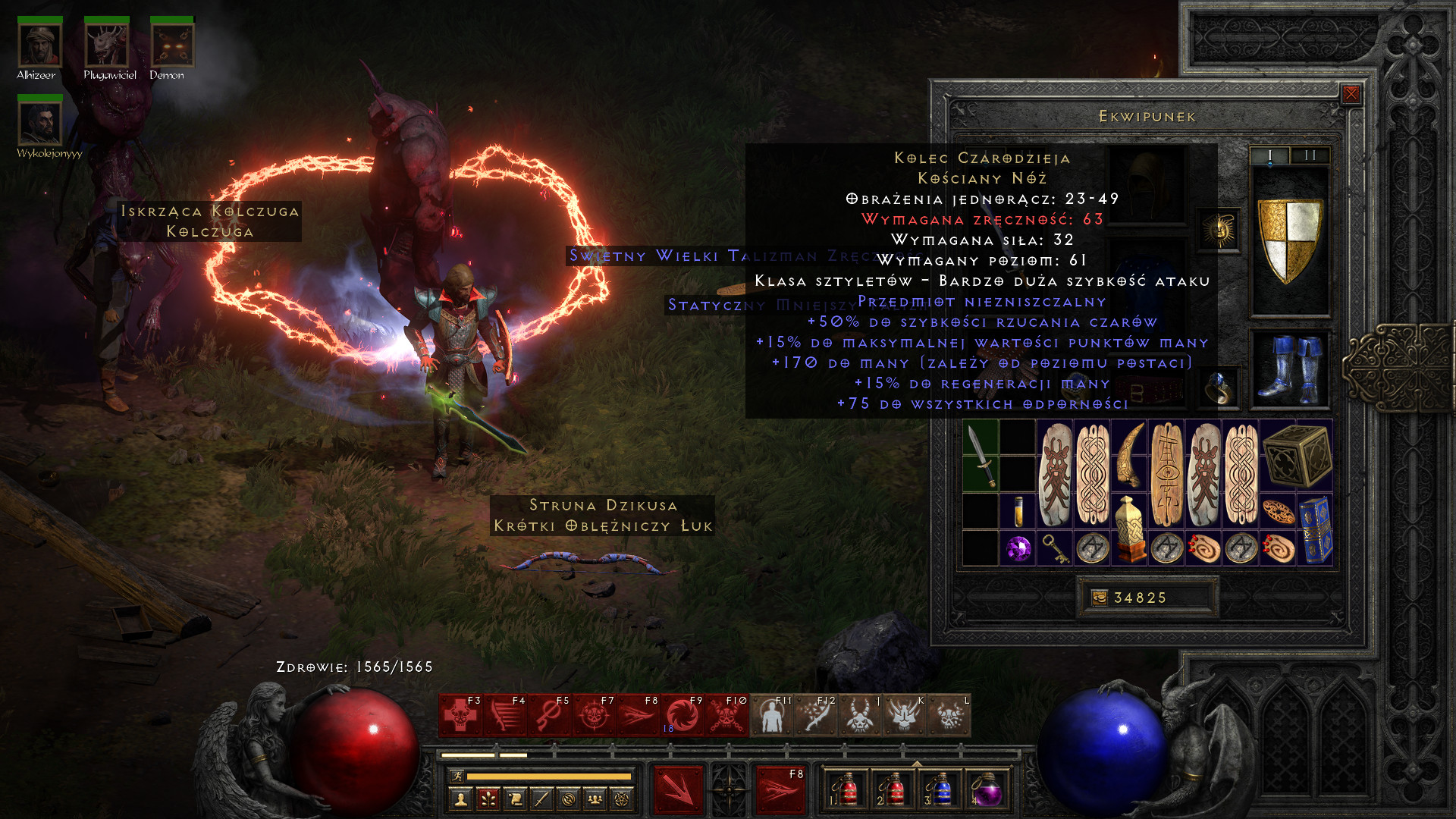Image resolution: width=1456 pixels, height=819 pixels.
Task: Open the character sheet mini-menu button
Action: (x=460, y=799)
